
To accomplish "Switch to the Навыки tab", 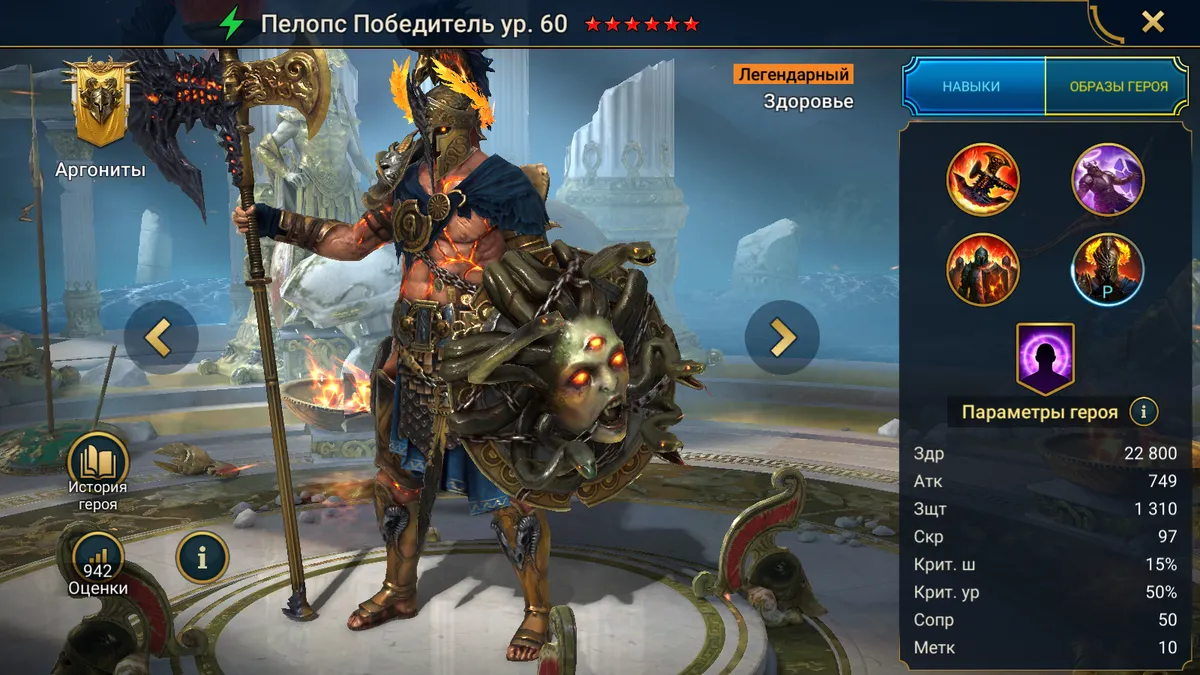I will [971, 86].
